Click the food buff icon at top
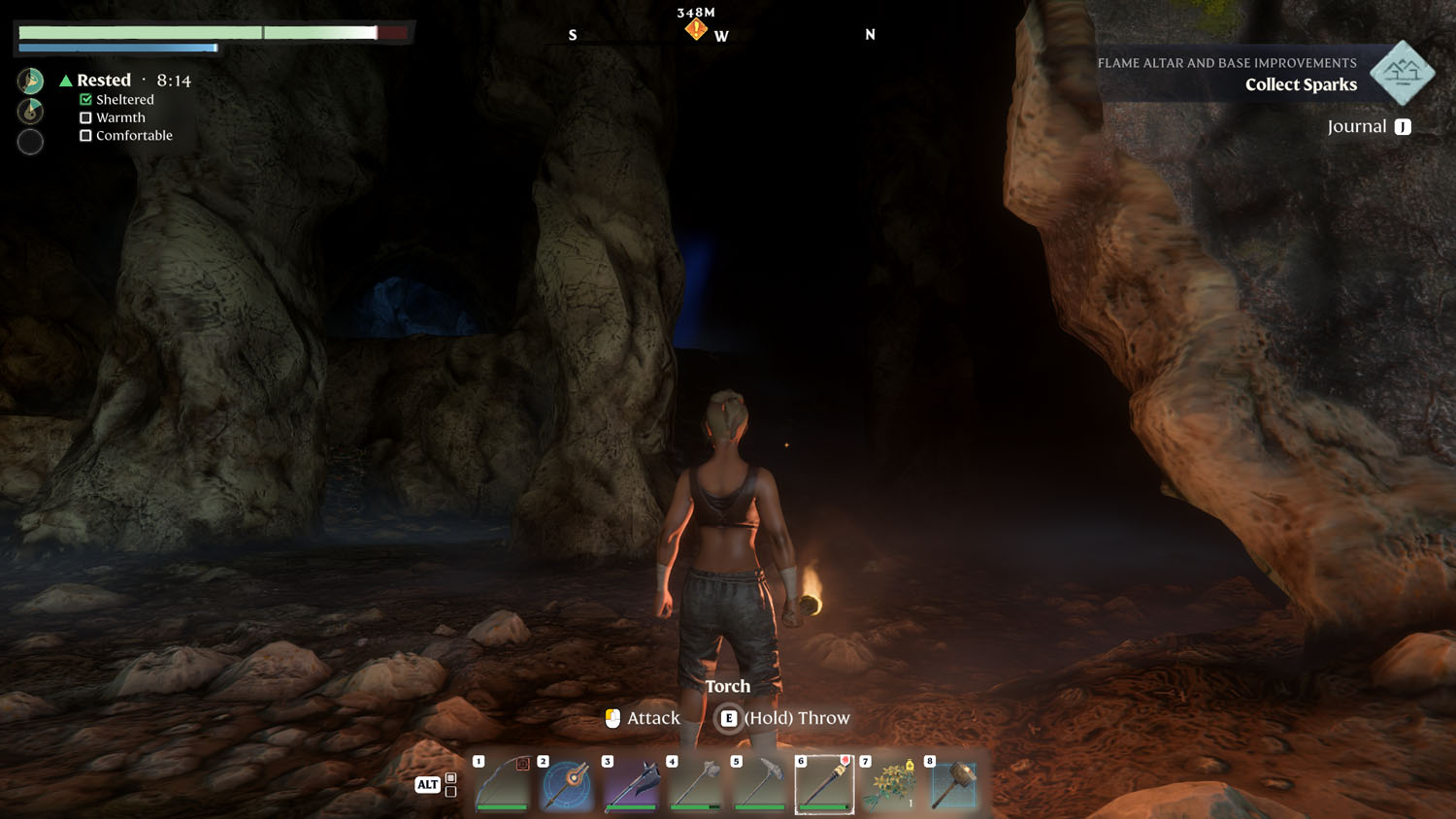Screen dimensions: 1456x819 [x=30, y=81]
